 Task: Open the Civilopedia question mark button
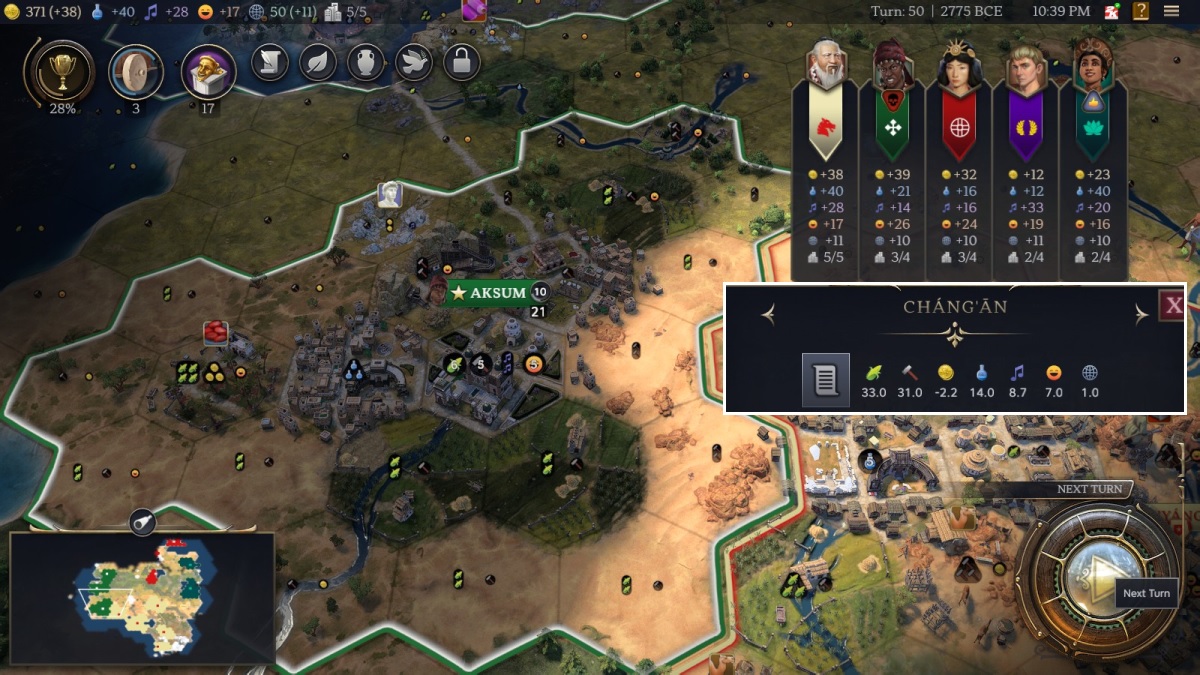[x=1141, y=12]
